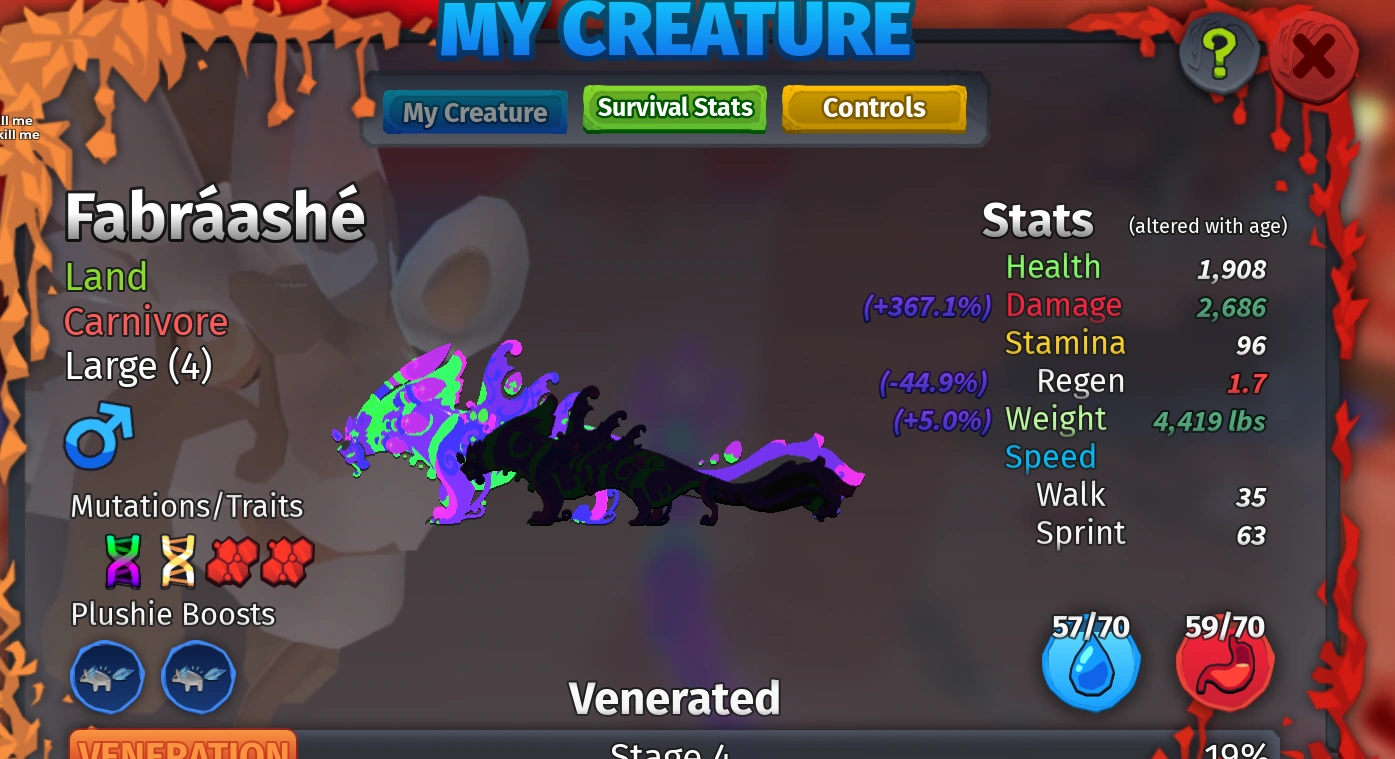The width and height of the screenshot is (1395, 759).
Task: Open the Controls tab
Action: 874,108
